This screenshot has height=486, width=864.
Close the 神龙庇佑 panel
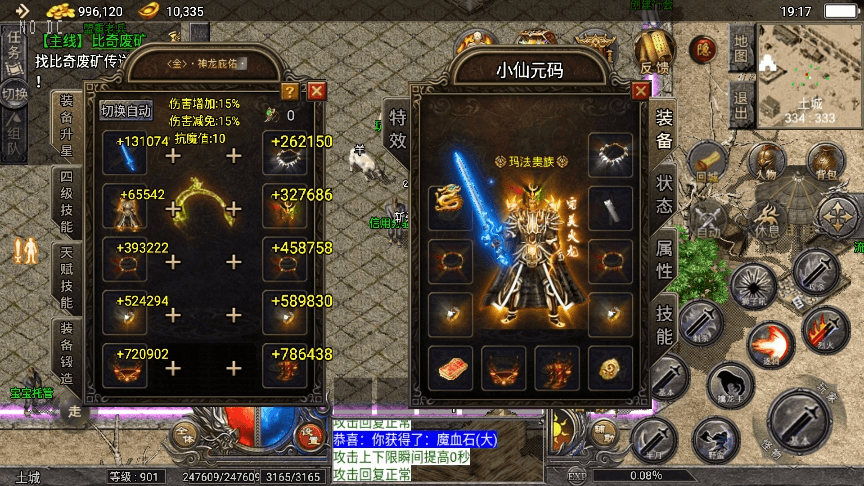tap(317, 91)
